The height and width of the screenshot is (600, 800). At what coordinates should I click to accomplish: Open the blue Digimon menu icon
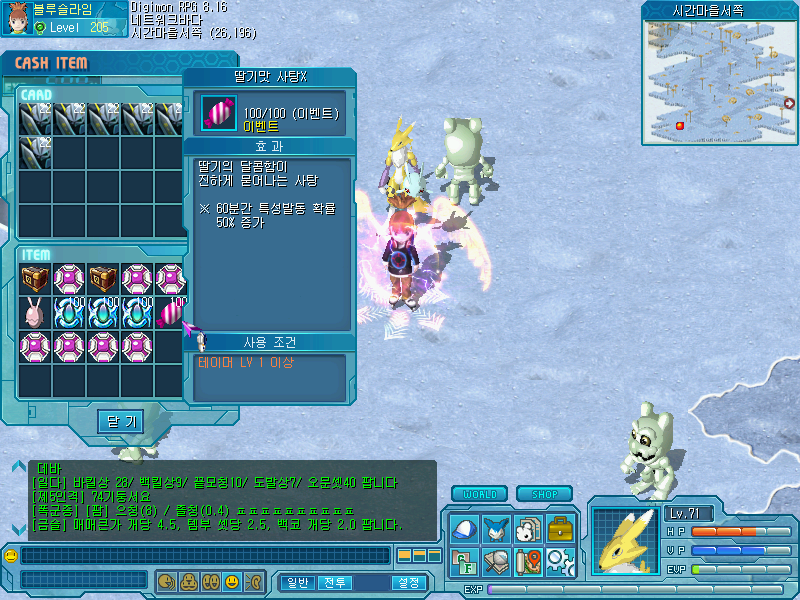[x=495, y=528]
